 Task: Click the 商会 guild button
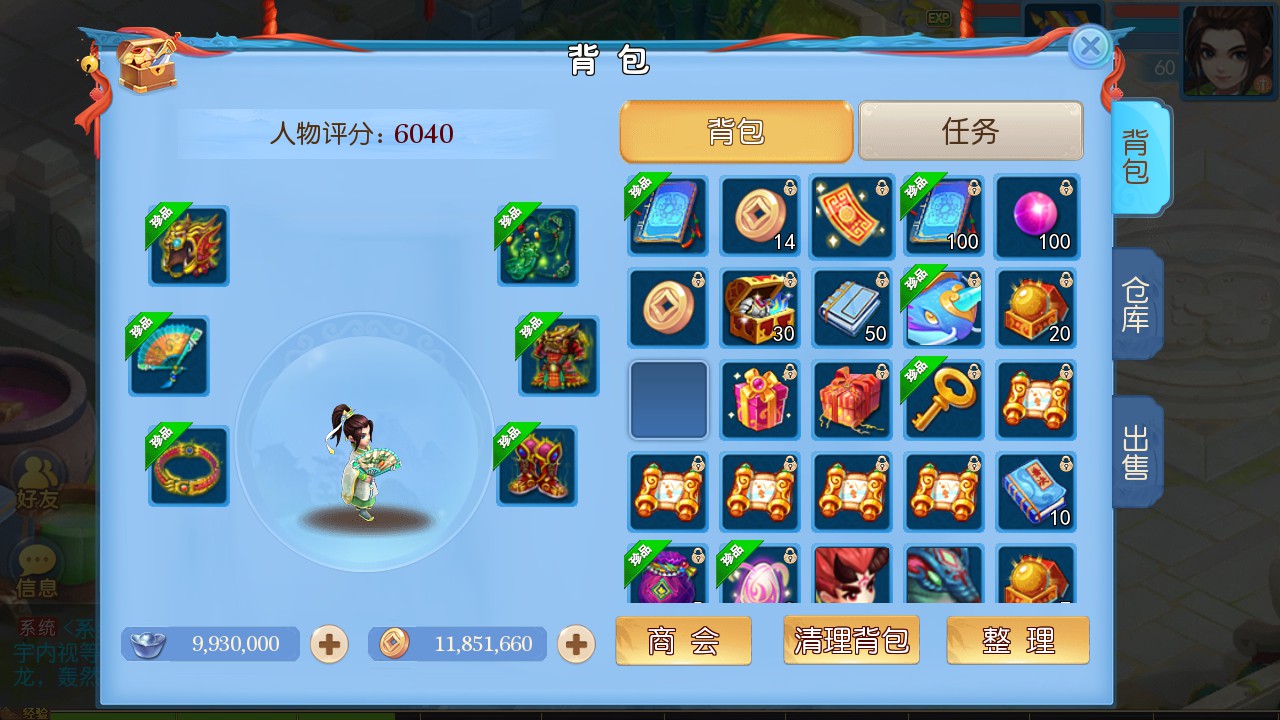coord(683,640)
